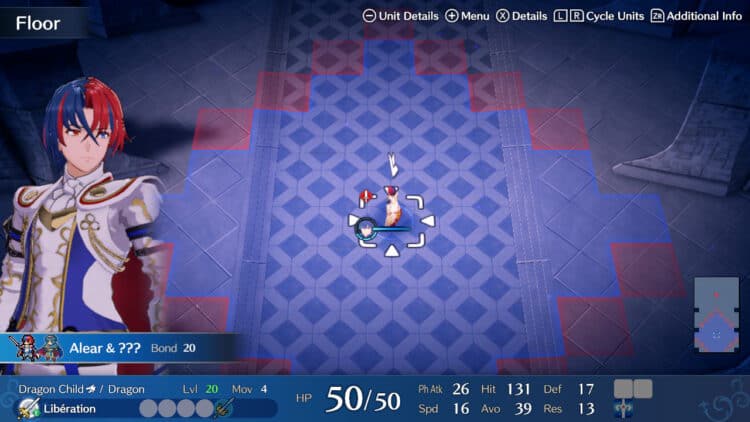The height and width of the screenshot is (422, 750).
Task: Open the minimap of the battlefield
Action: click(717, 315)
